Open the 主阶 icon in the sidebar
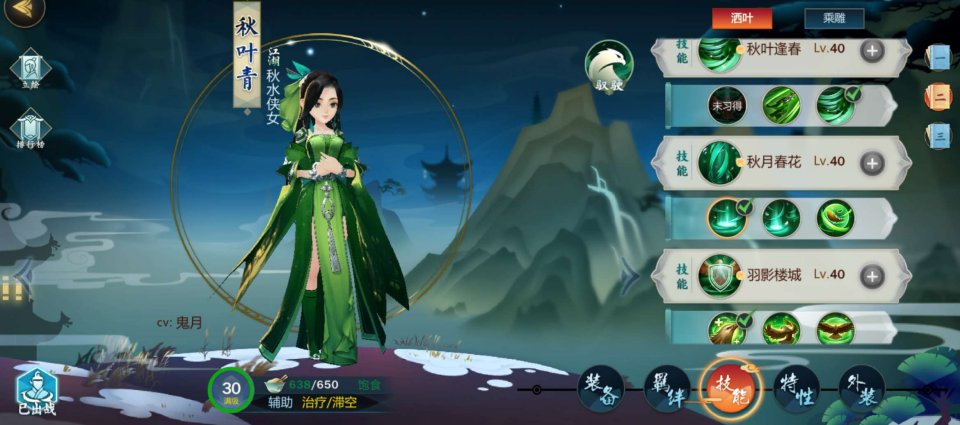The height and width of the screenshot is (425, 960). coord(28,69)
